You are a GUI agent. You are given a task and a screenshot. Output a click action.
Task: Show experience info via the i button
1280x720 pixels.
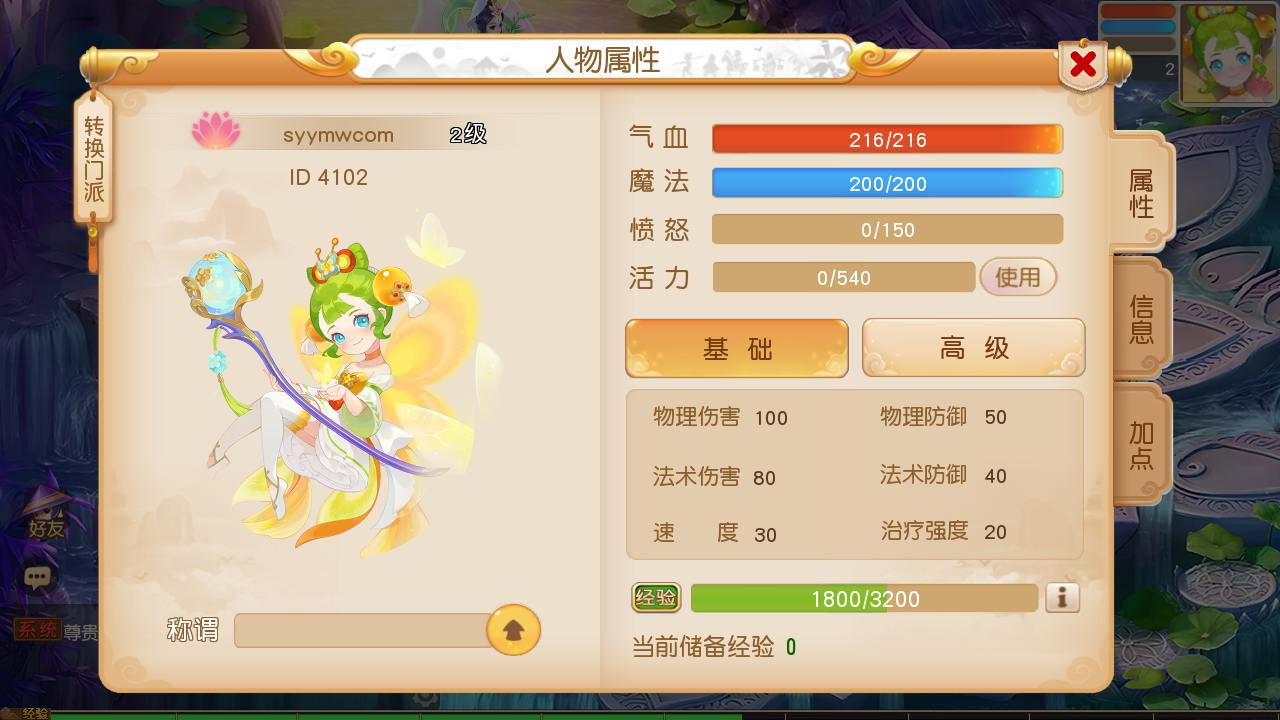pos(1062,598)
